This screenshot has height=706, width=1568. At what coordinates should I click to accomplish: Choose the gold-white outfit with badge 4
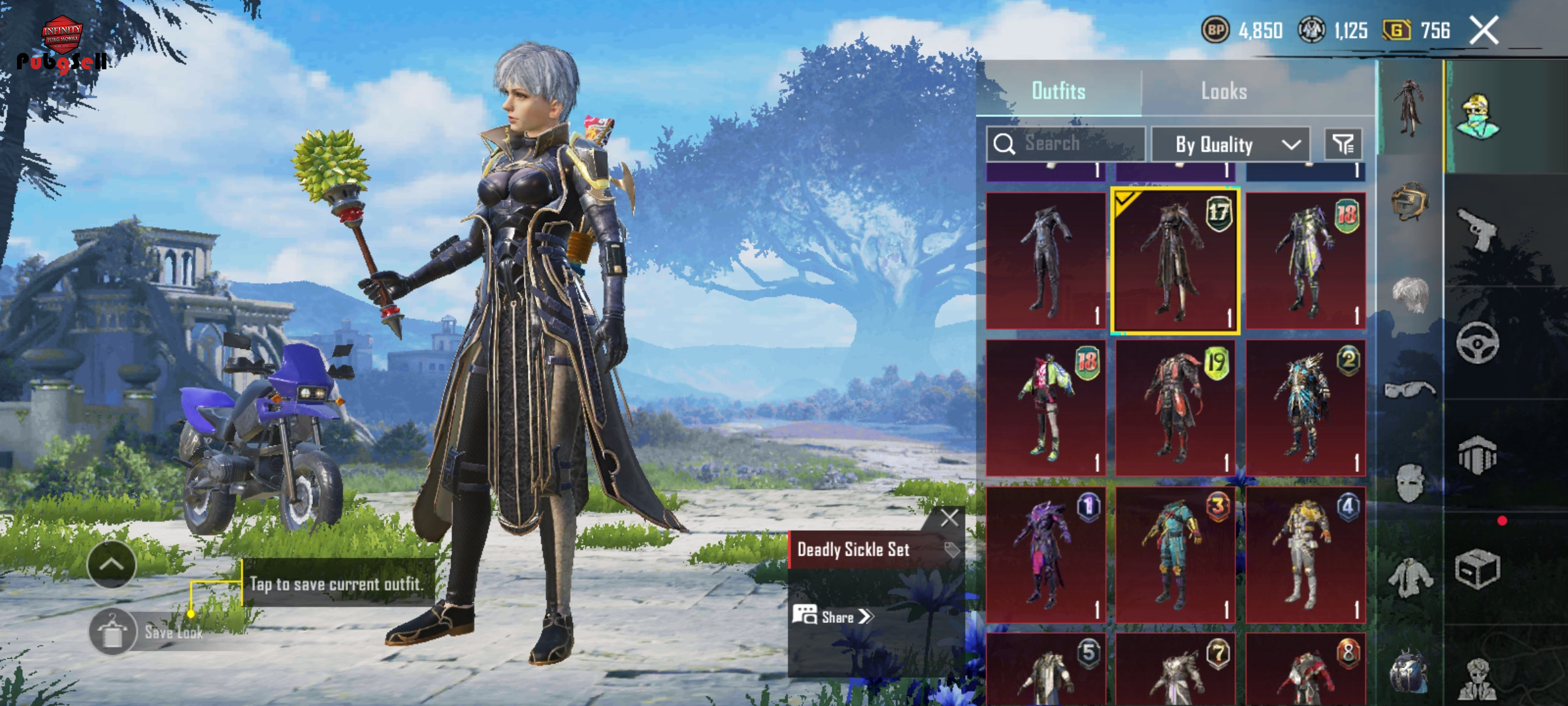1305,554
